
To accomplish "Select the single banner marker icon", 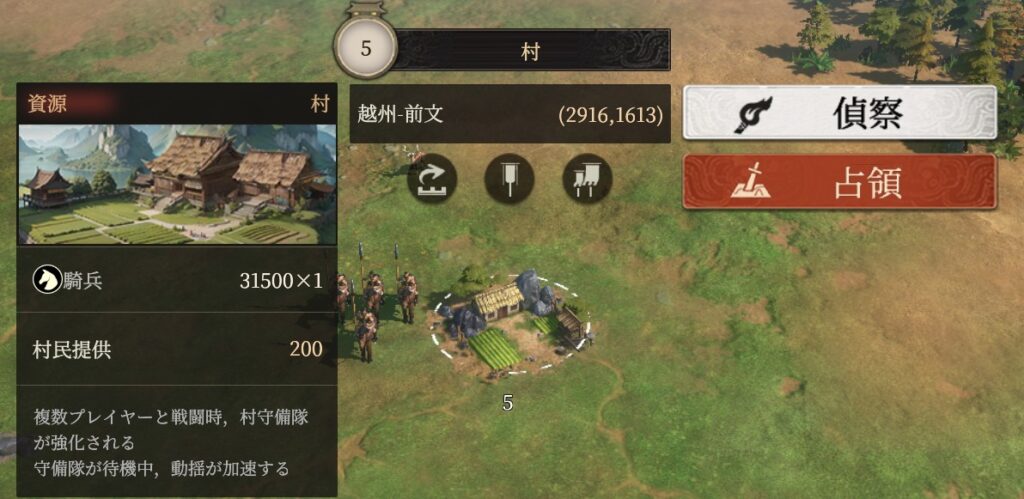I will [x=509, y=180].
